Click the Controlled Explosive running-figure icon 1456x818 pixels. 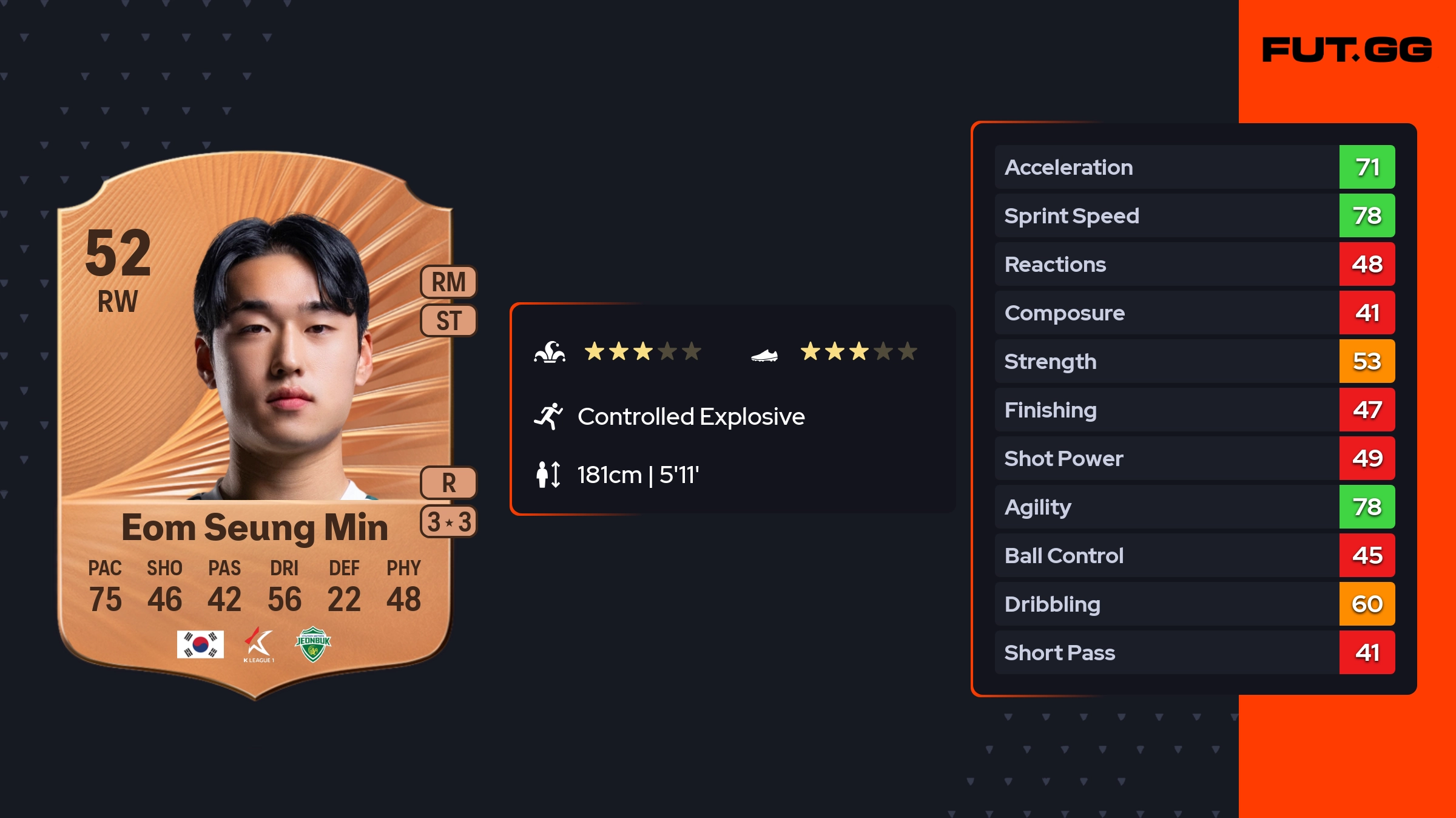pyautogui.click(x=548, y=416)
